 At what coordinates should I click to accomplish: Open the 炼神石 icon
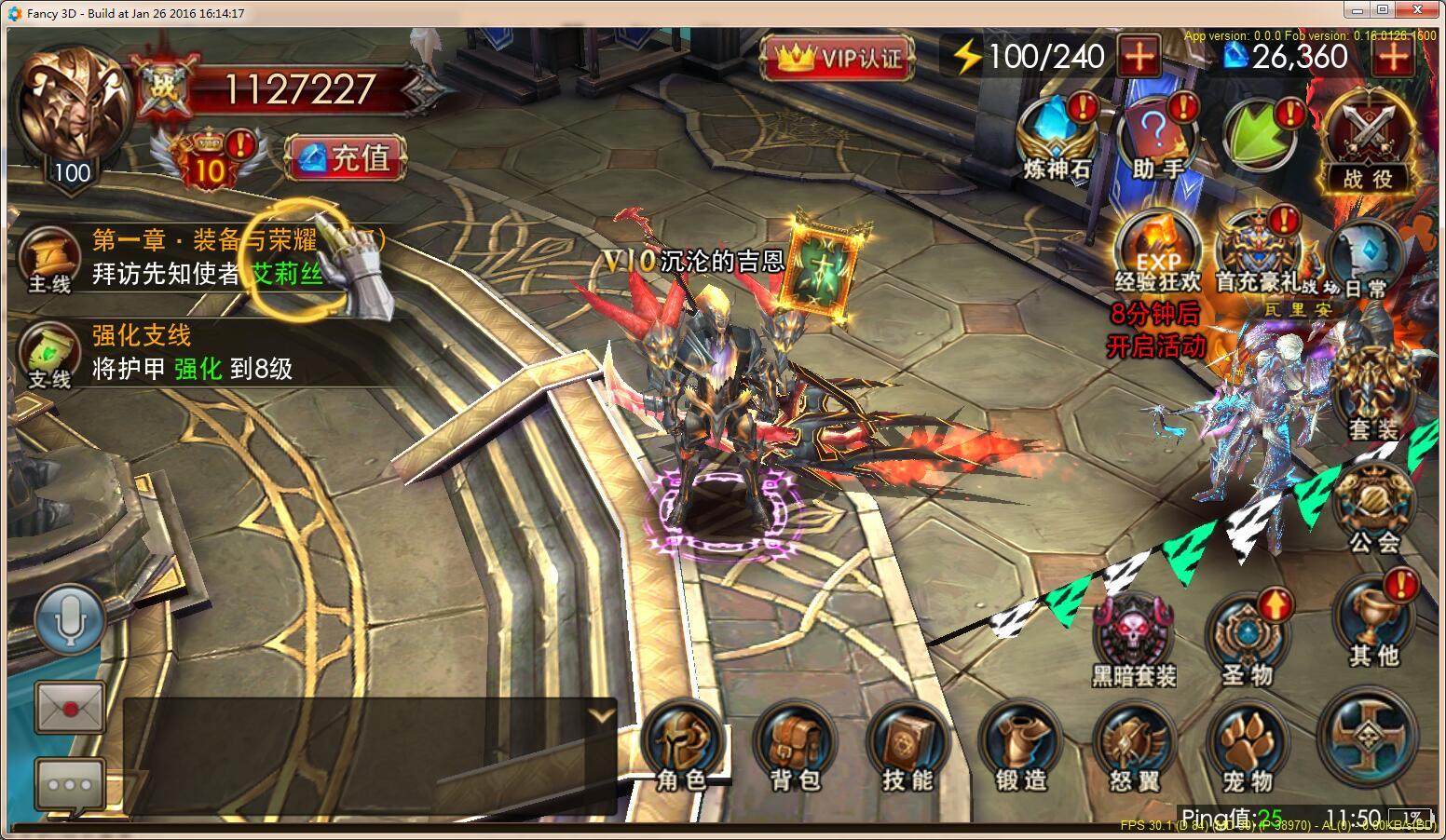pyautogui.click(x=1057, y=140)
